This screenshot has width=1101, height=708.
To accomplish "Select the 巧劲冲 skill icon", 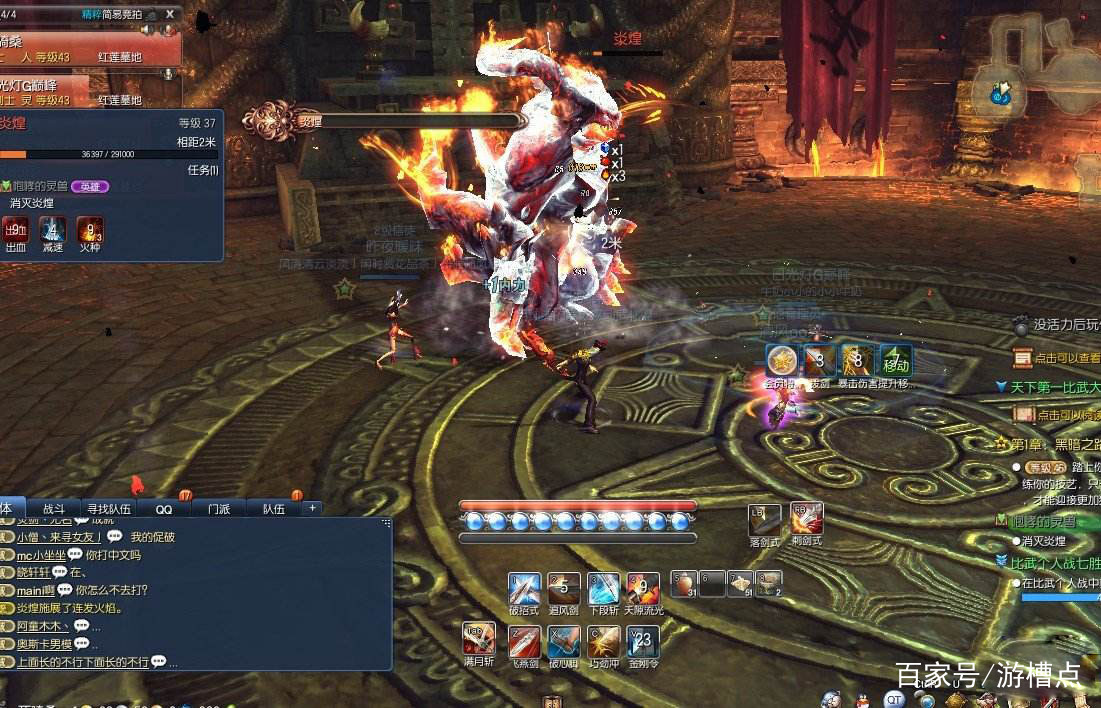I will [x=603, y=641].
